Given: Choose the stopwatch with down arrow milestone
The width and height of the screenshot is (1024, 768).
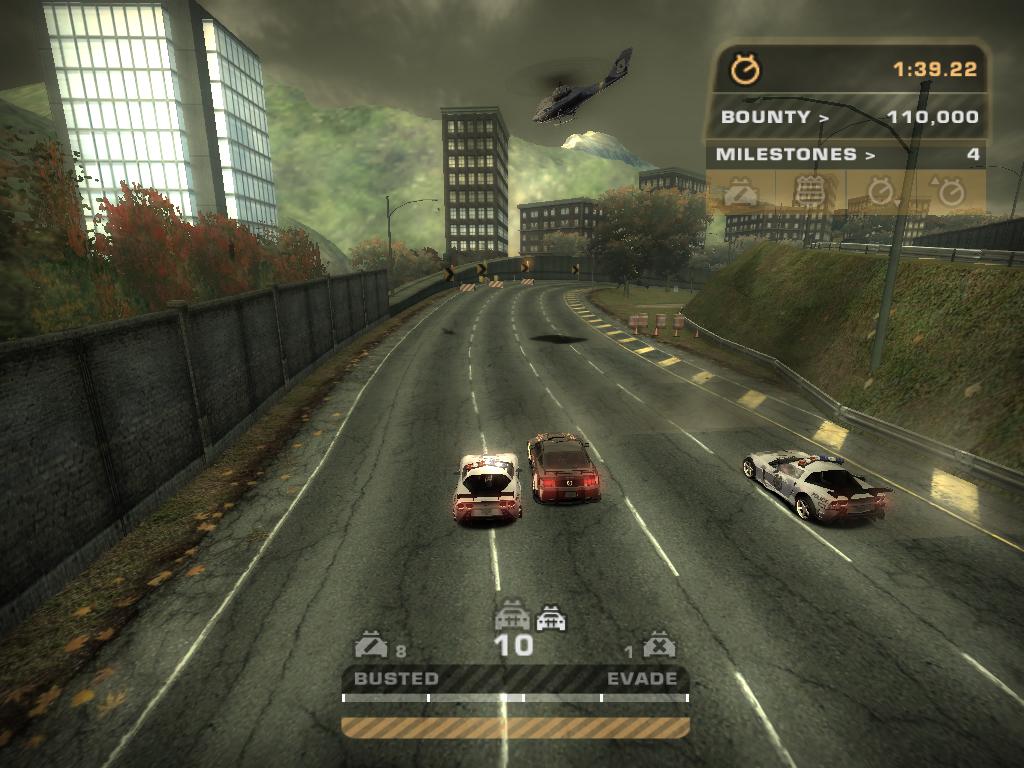Looking at the screenshot, I should (880, 191).
